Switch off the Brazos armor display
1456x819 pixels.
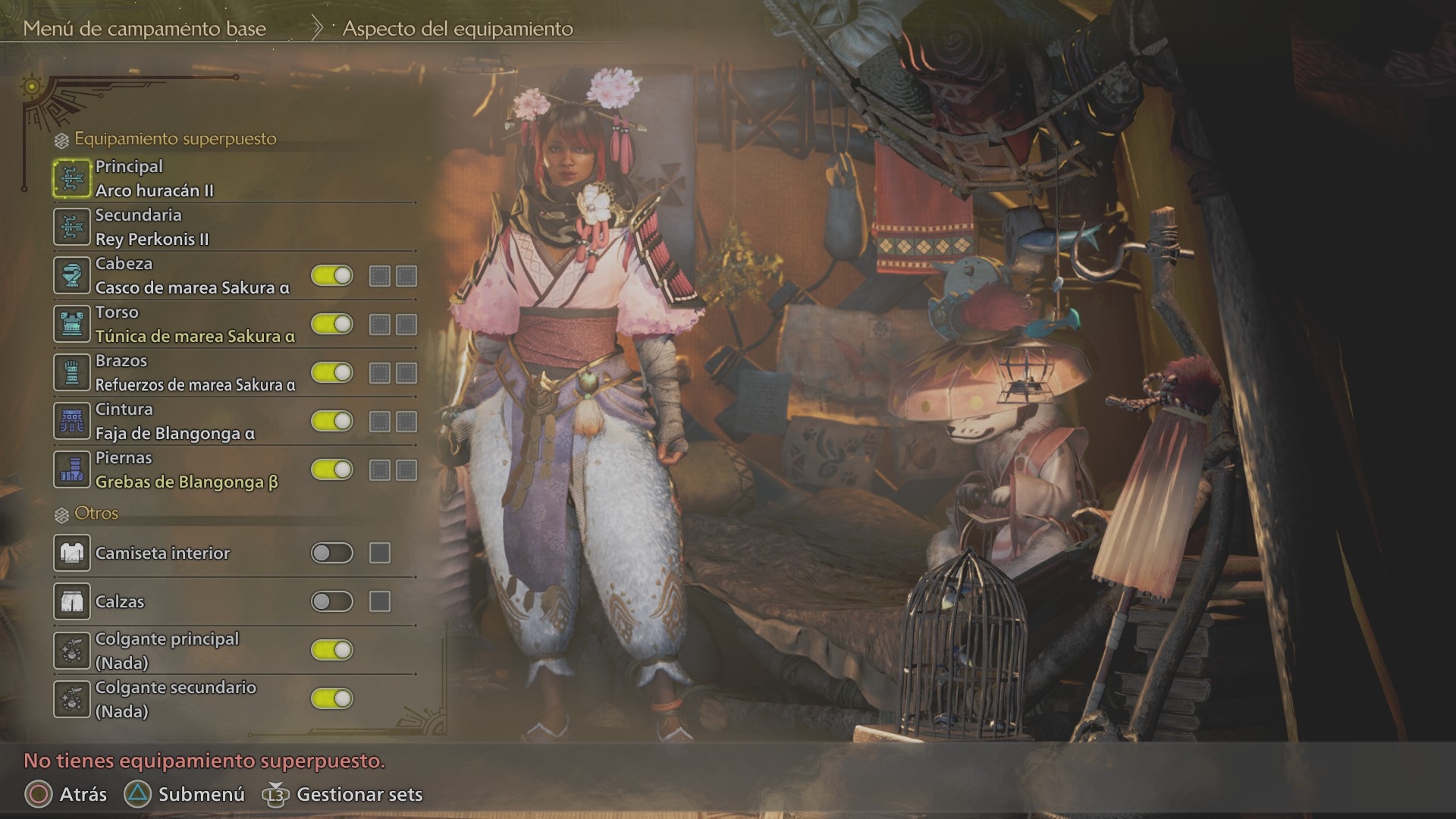(x=332, y=372)
